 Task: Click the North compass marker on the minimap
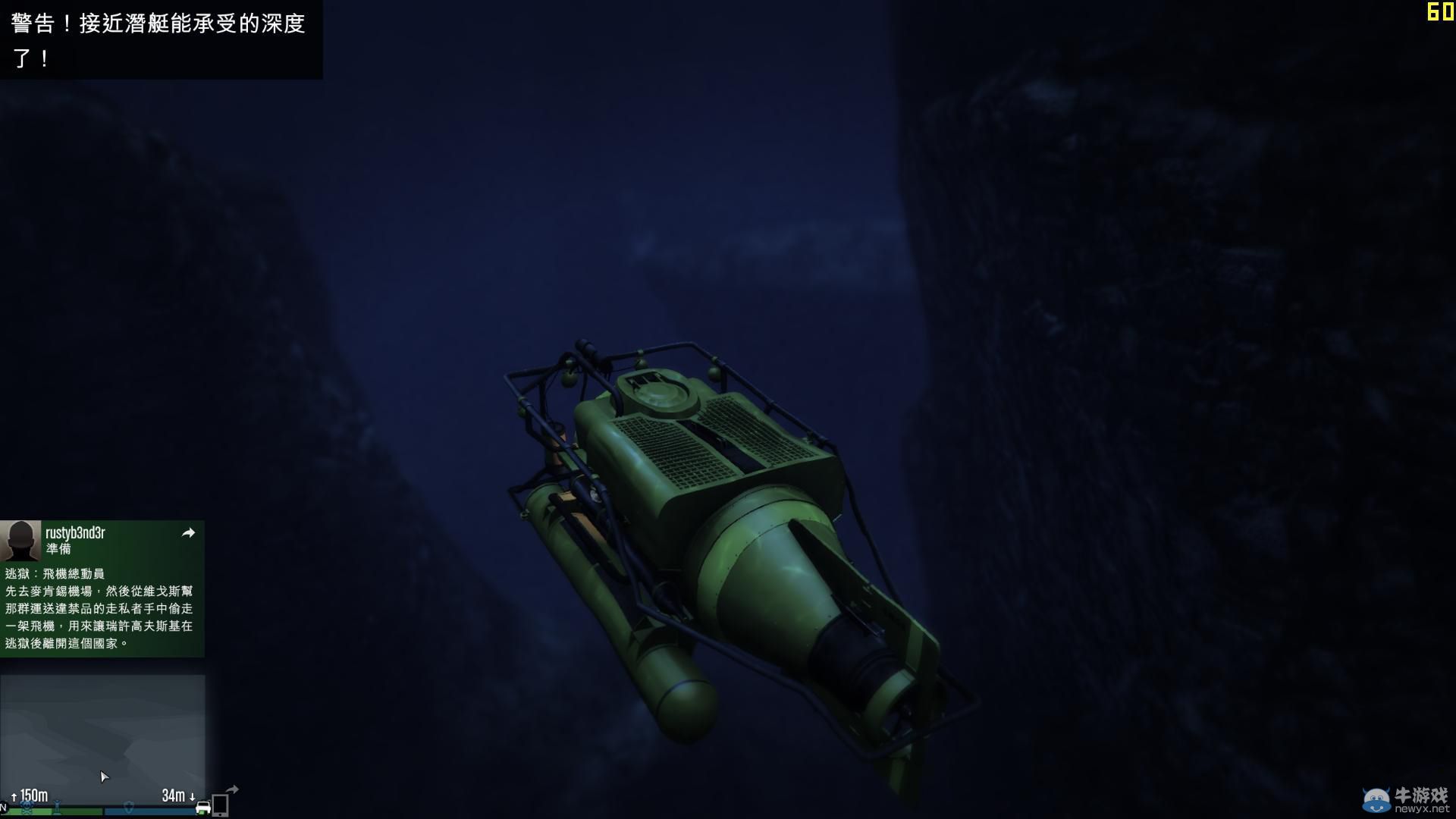point(5,807)
